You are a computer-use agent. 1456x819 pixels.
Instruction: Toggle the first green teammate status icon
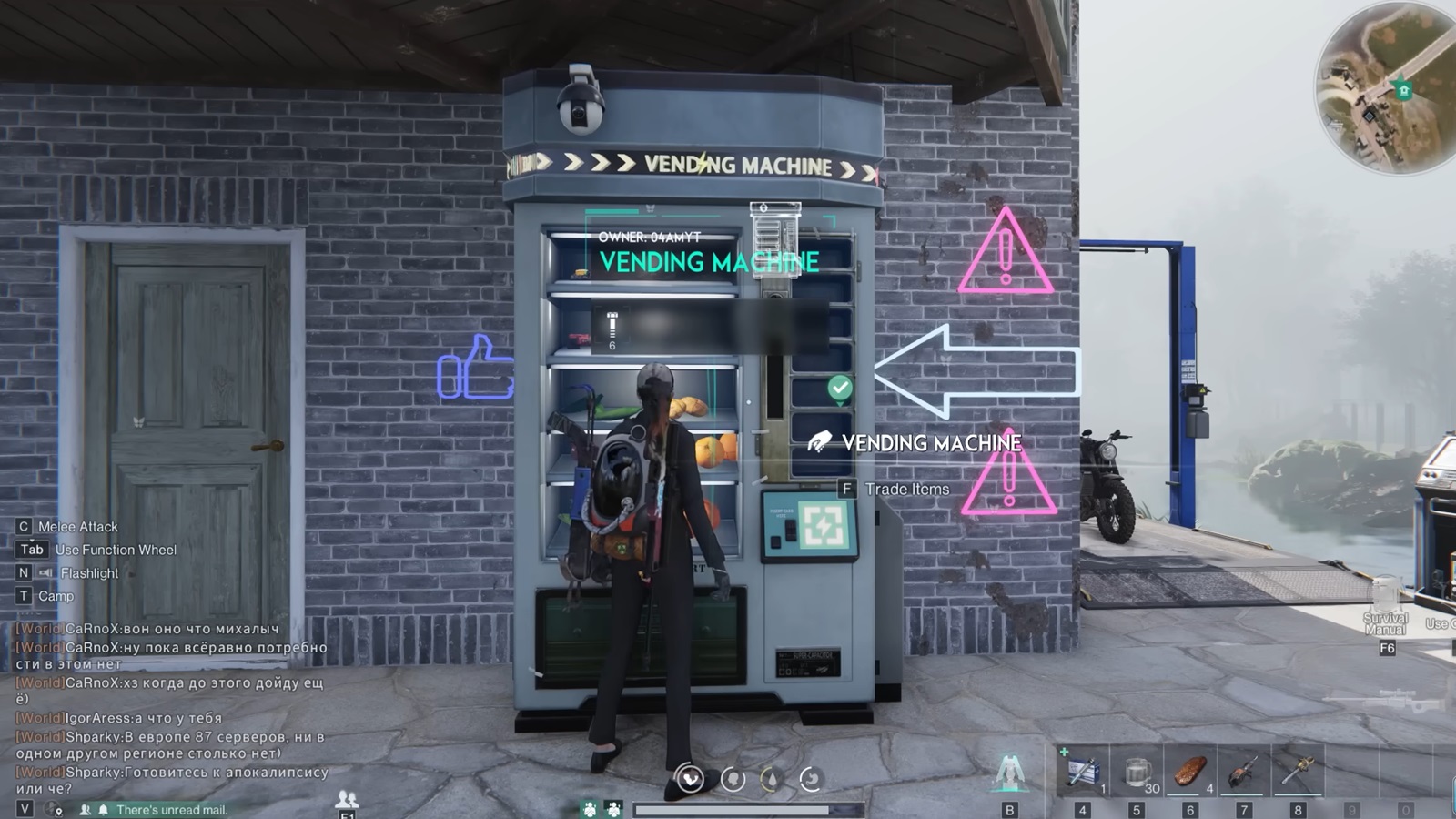click(x=589, y=809)
